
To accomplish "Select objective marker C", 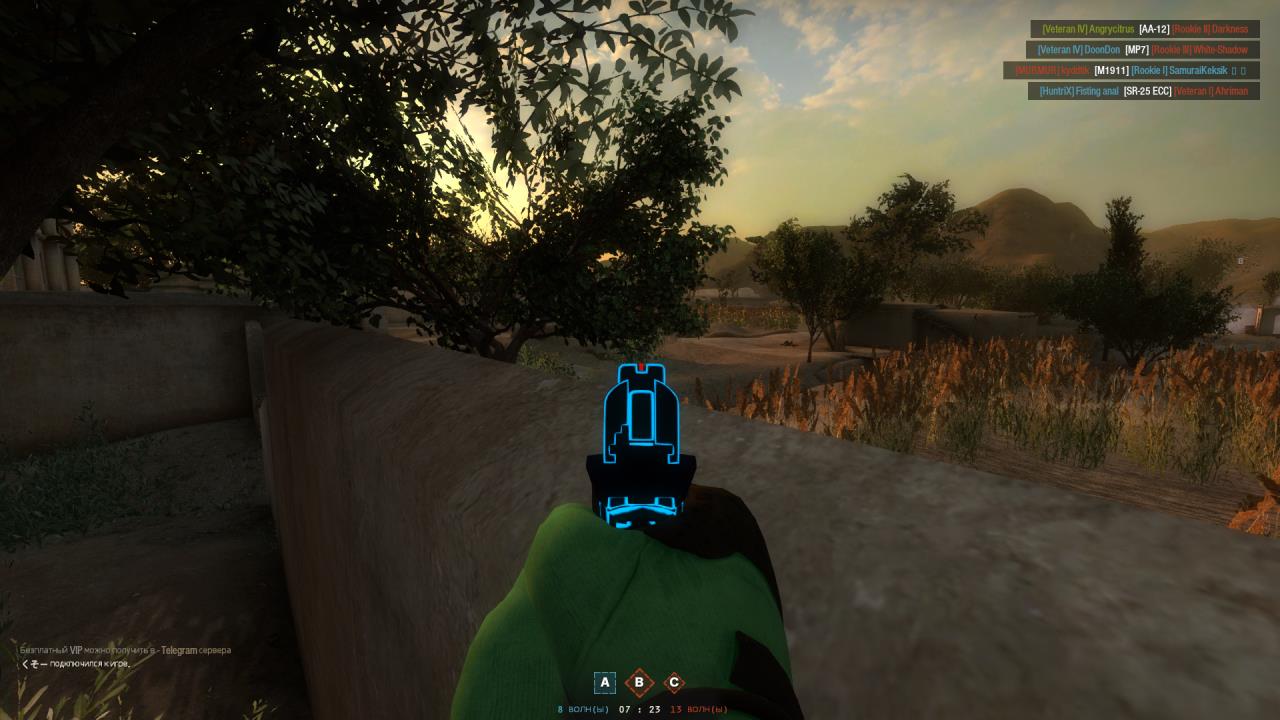I will [674, 682].
